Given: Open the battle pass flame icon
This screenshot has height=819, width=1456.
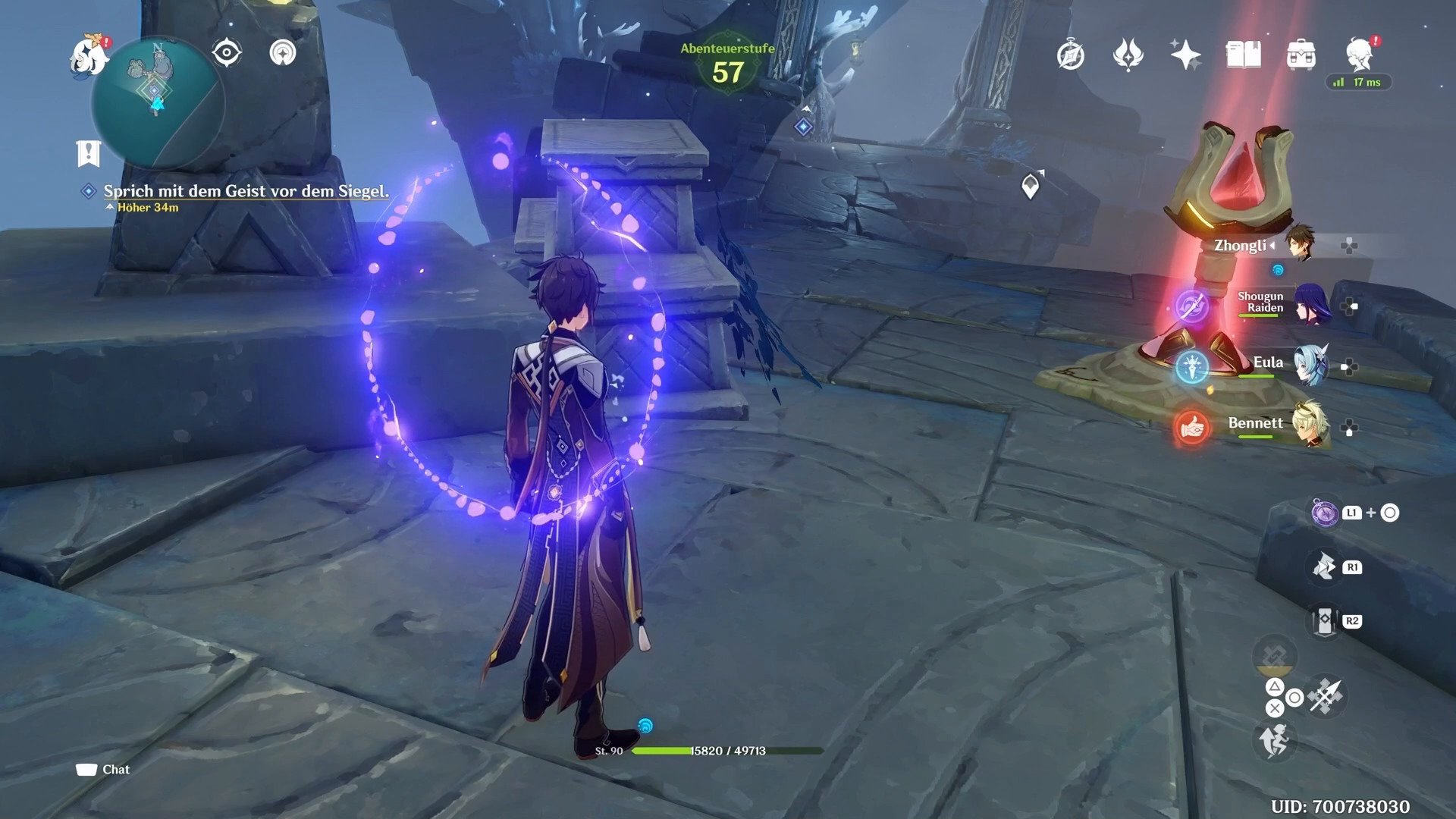Looking at the screenshot, I should coord(1128,55).
